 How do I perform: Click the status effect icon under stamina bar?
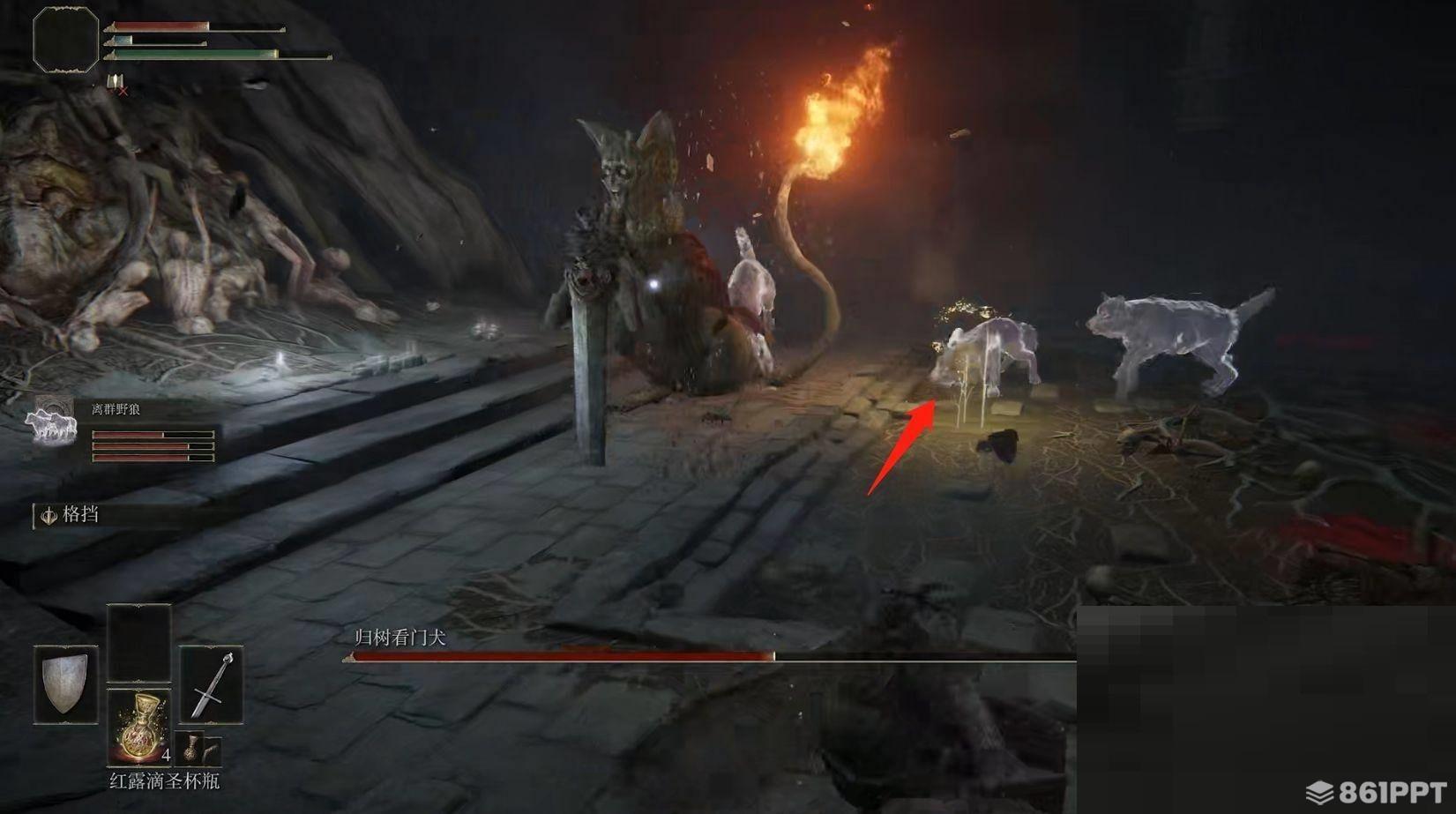point(116,83)
